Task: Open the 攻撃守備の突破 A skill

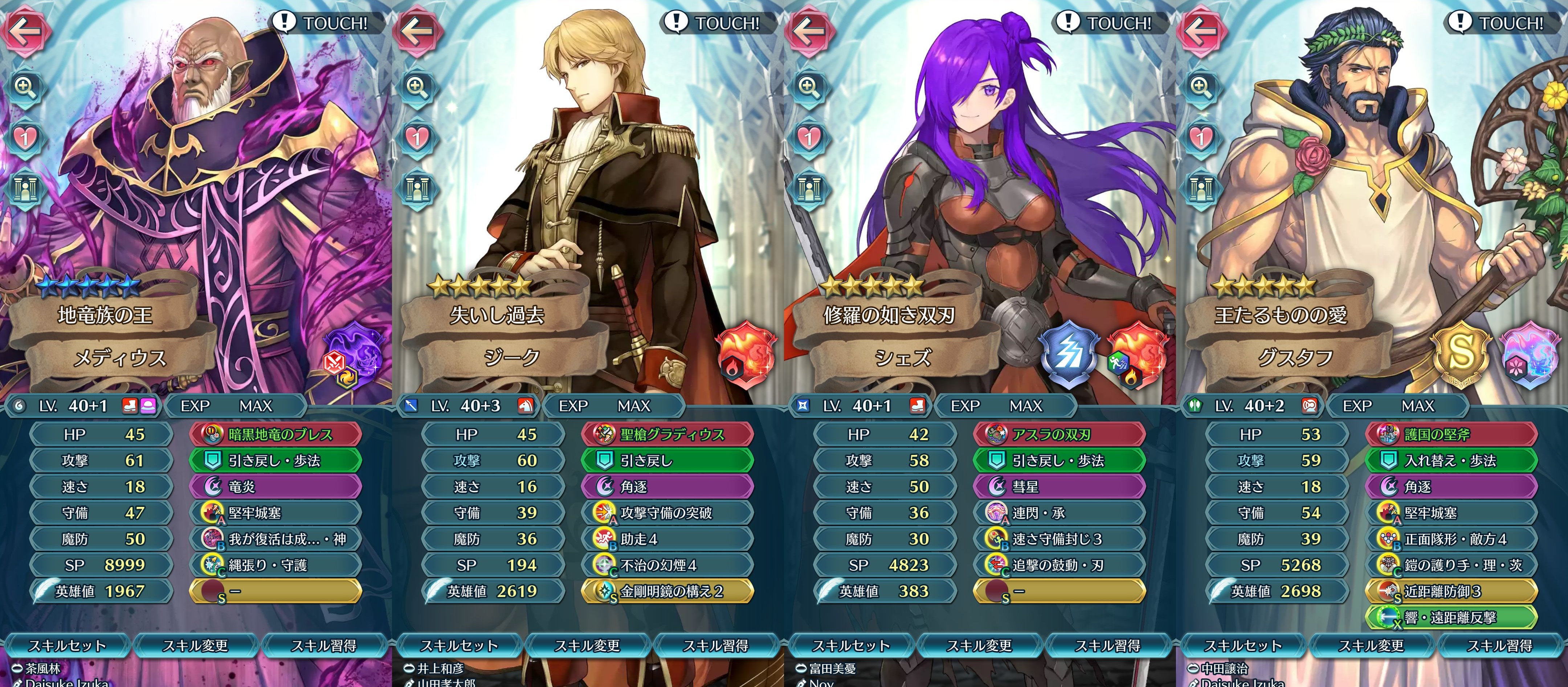Action: point(668,513)
